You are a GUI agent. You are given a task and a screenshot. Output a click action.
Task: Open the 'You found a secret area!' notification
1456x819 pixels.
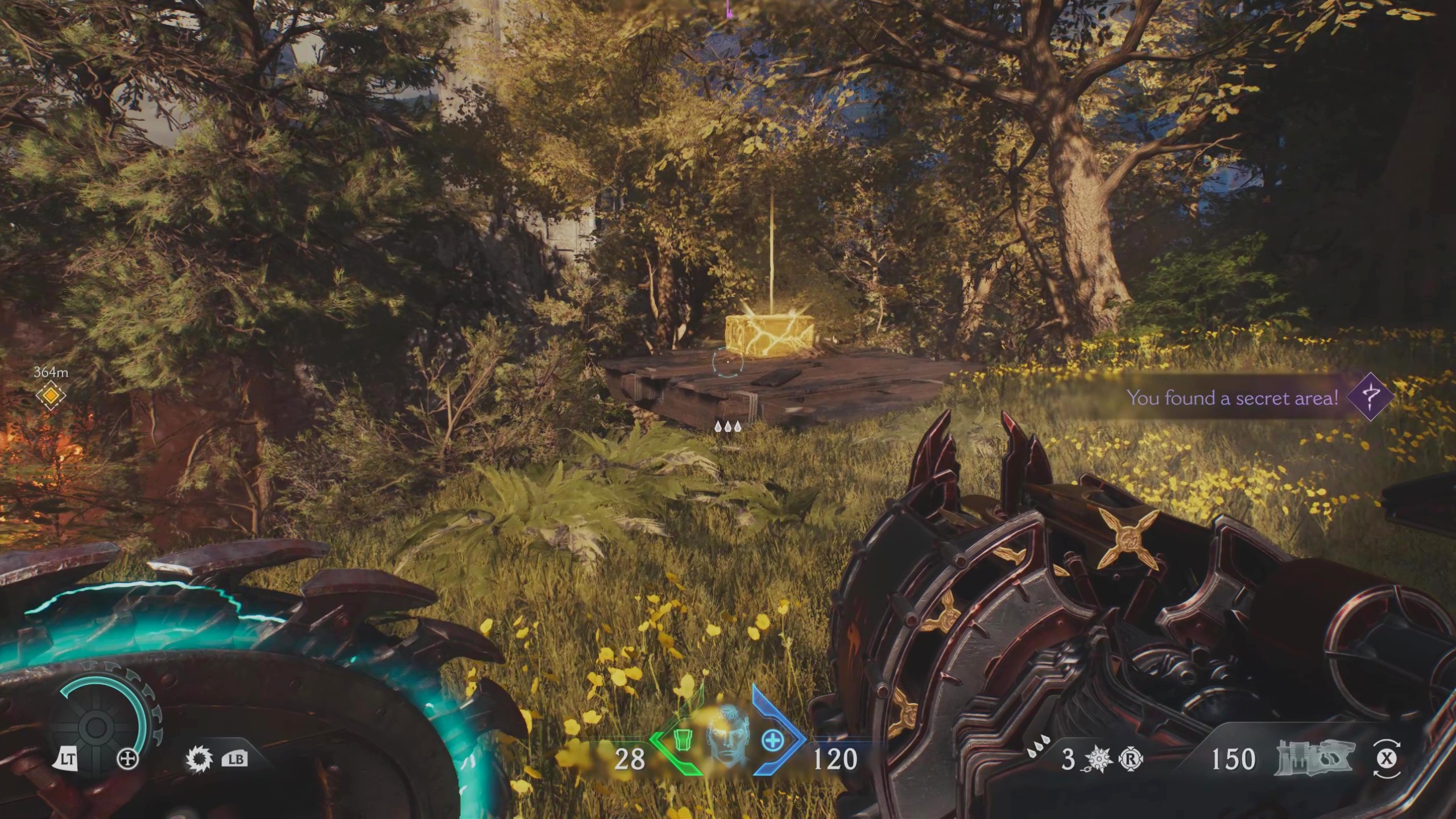click(1232, 398)
